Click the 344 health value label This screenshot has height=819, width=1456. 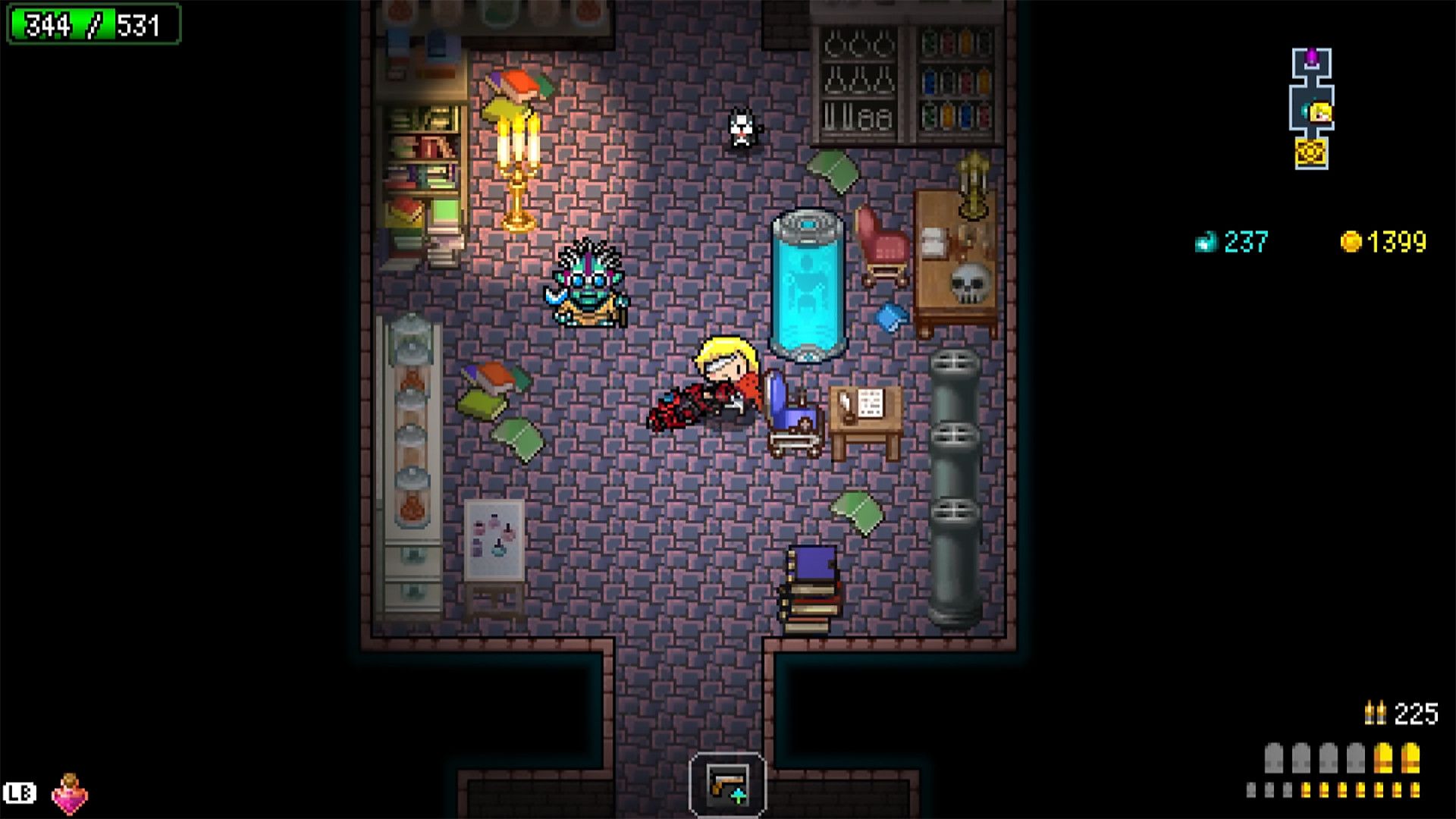[x=47, y=24]
